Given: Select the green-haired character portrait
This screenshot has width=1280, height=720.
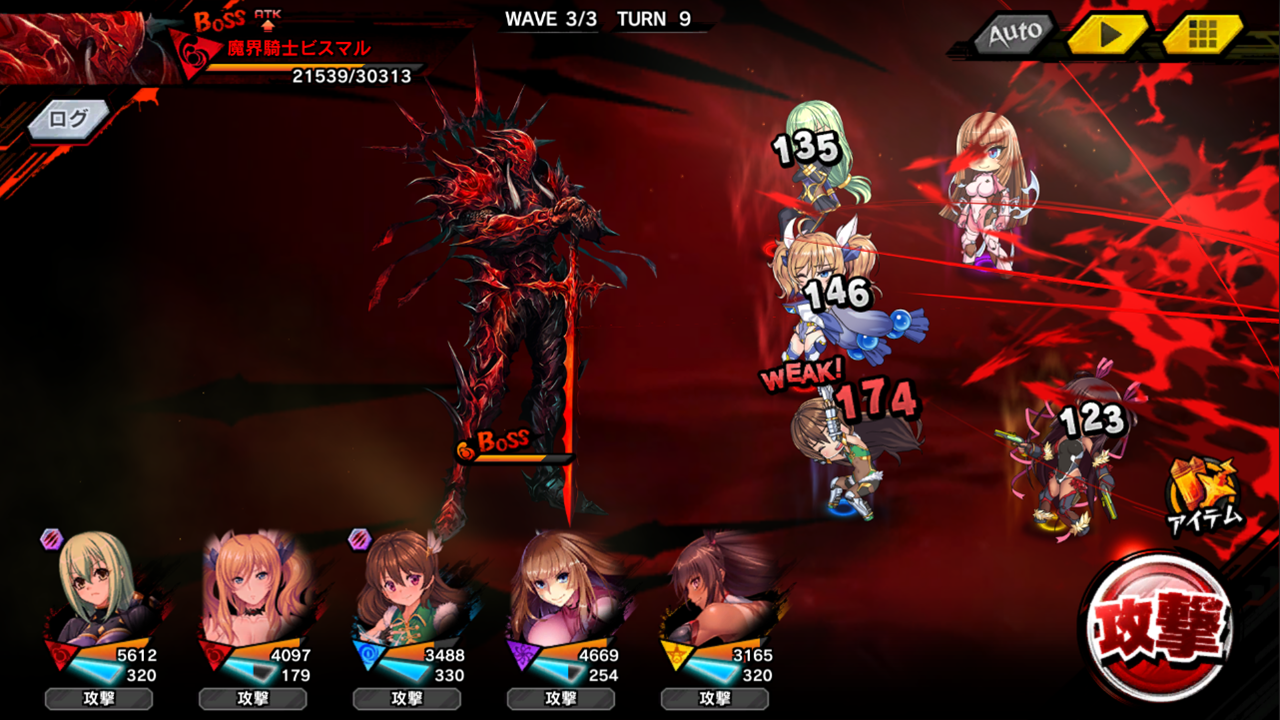Looking at the screenshot, I should [98, 588].
